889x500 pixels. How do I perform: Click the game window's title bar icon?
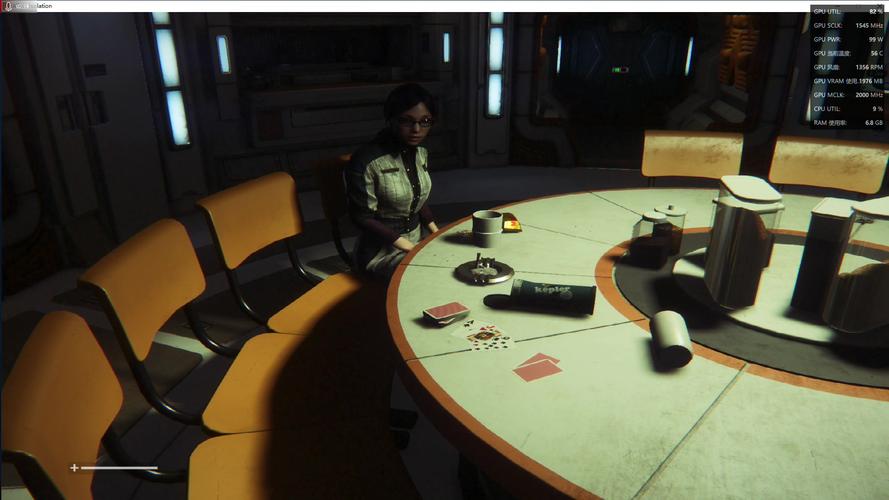pyautogui.click(x=7, y=6)
